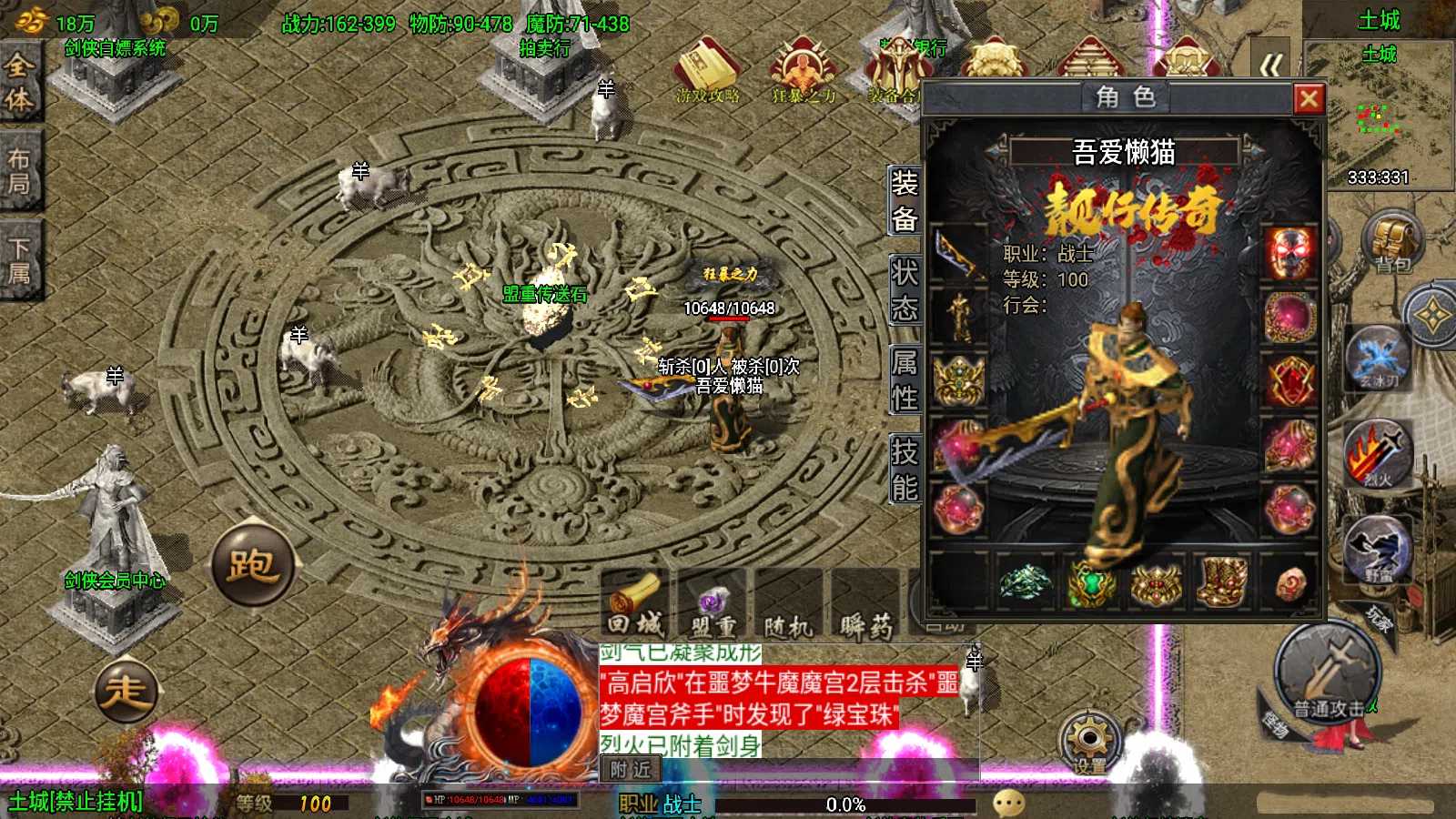
Task: Toggle the 跑 run button
Action: (x=252, y=565)
